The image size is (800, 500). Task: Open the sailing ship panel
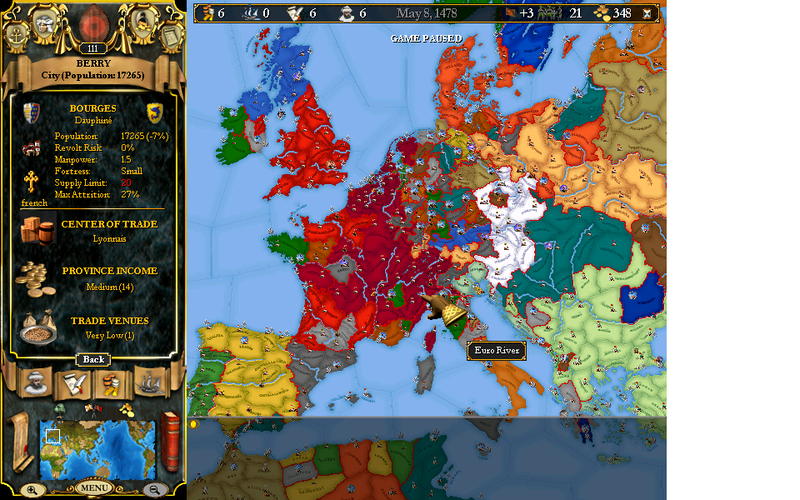click(148, 384)
